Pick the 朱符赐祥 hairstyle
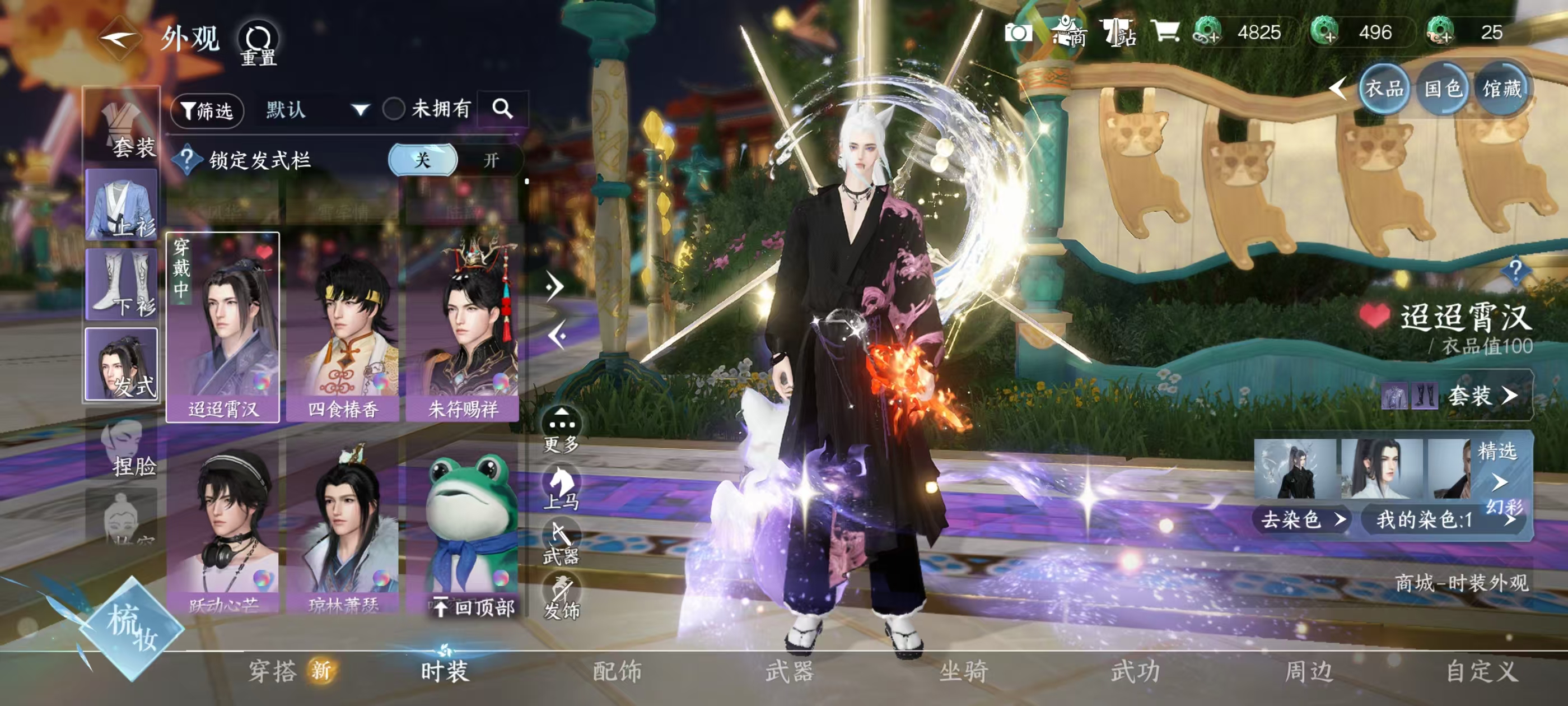 (x=463, y=329)
